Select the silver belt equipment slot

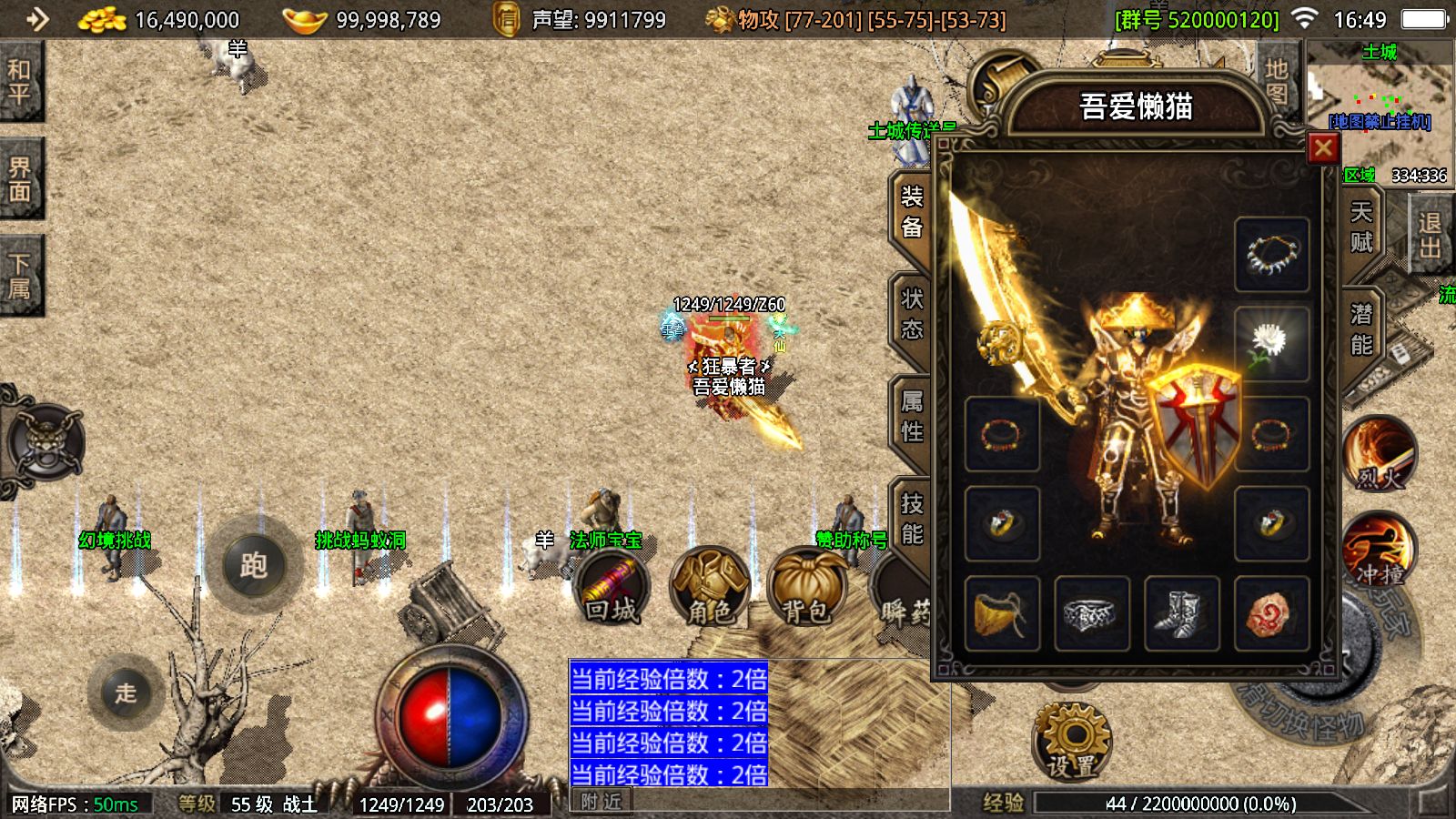1091,613
